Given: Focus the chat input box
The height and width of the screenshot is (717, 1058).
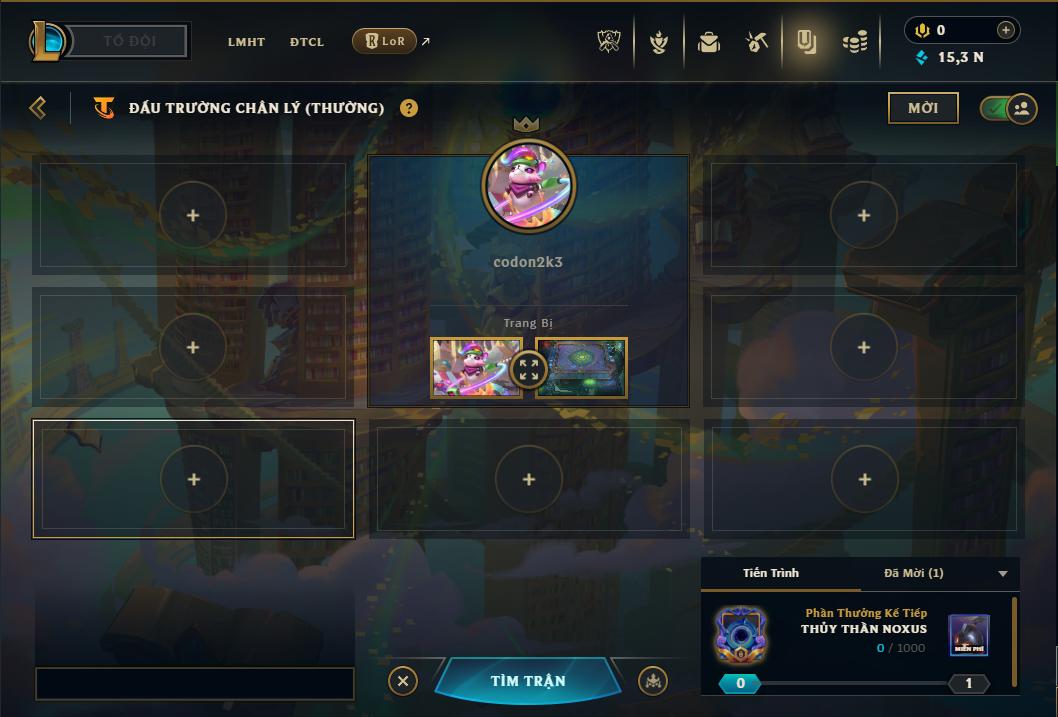Looking at the screenshot, I should click(195, 684).
